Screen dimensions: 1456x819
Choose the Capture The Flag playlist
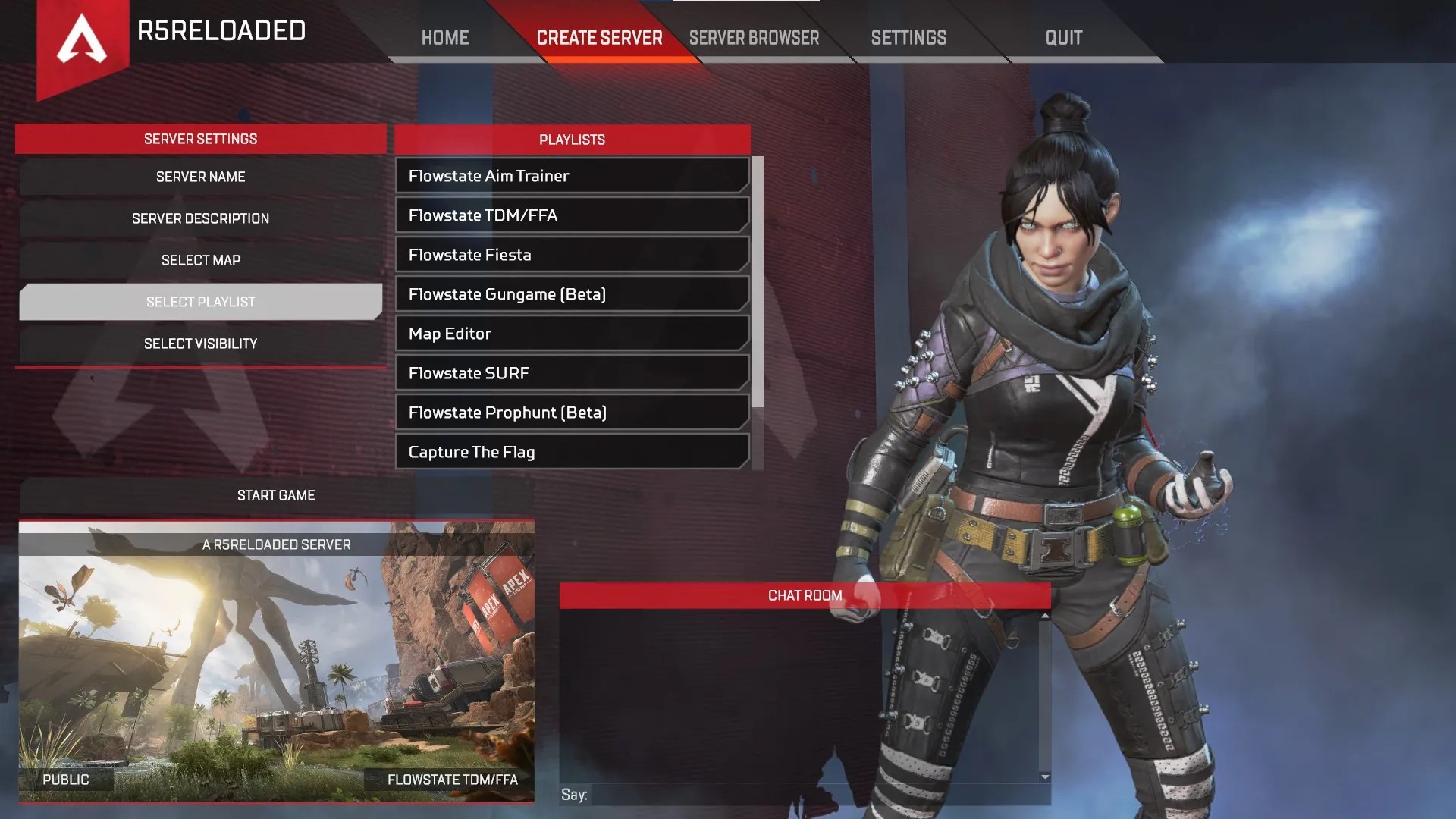pyautogui.click(x=571, y=452)
